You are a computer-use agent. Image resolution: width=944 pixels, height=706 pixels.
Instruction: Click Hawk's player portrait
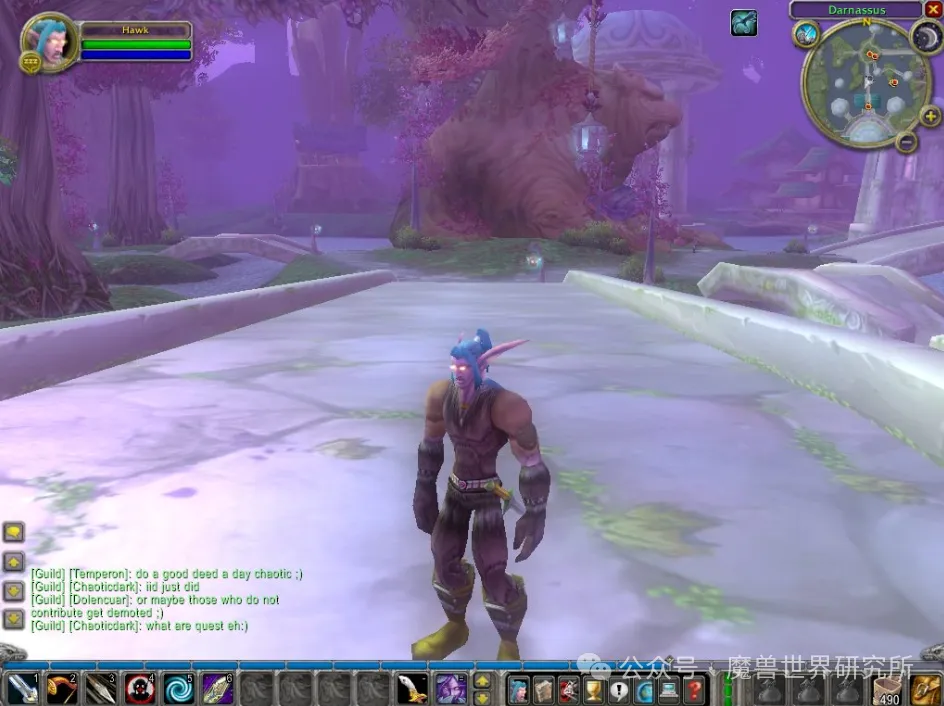[50, 42]
